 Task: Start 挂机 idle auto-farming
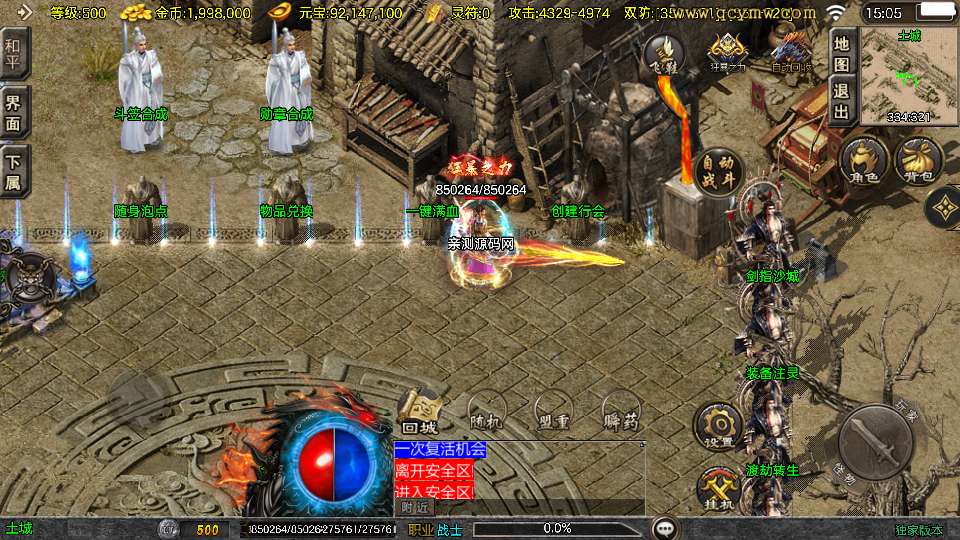(718, 489)
